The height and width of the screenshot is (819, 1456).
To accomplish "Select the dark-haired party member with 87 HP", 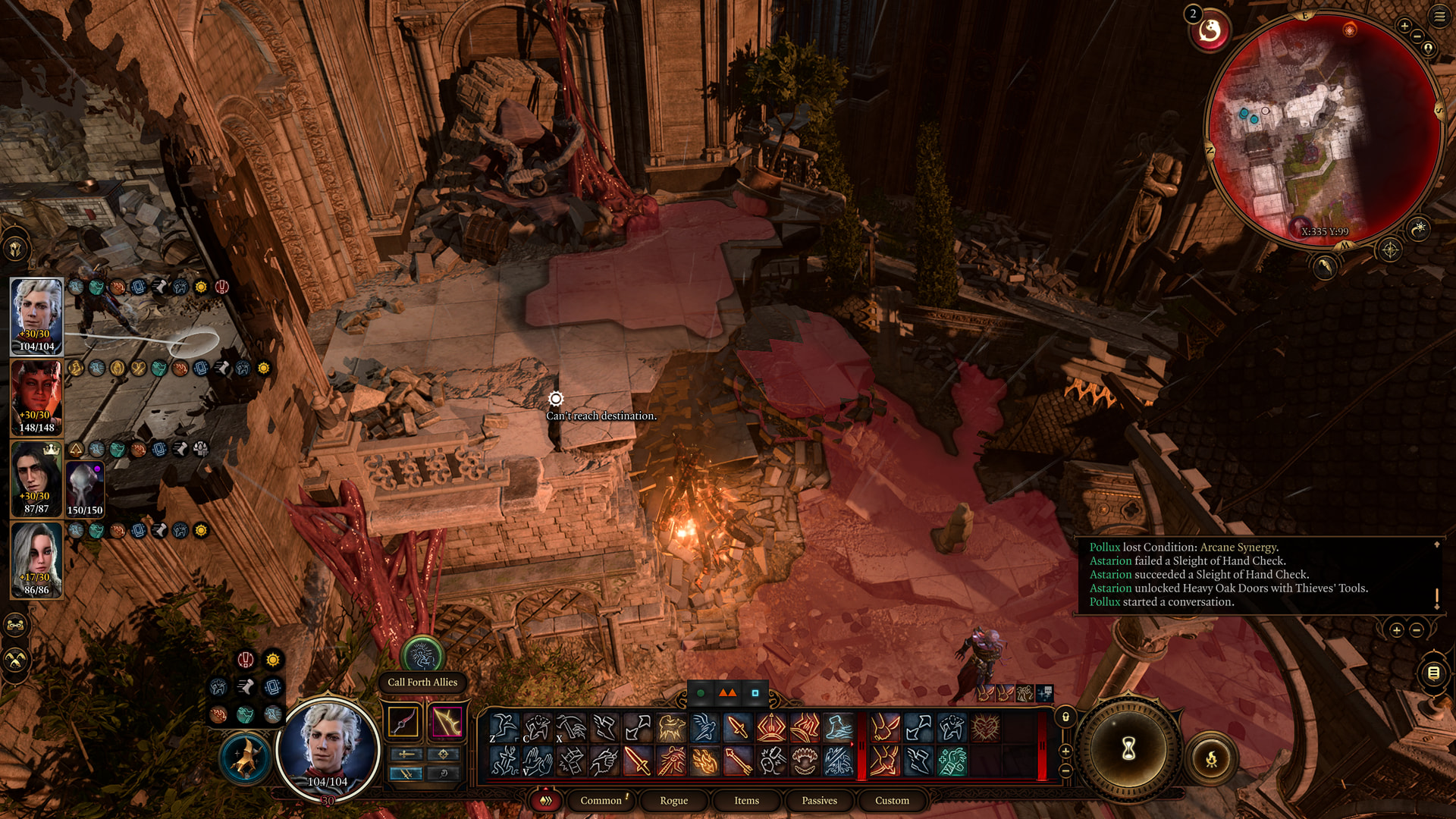I will [36, 478].
